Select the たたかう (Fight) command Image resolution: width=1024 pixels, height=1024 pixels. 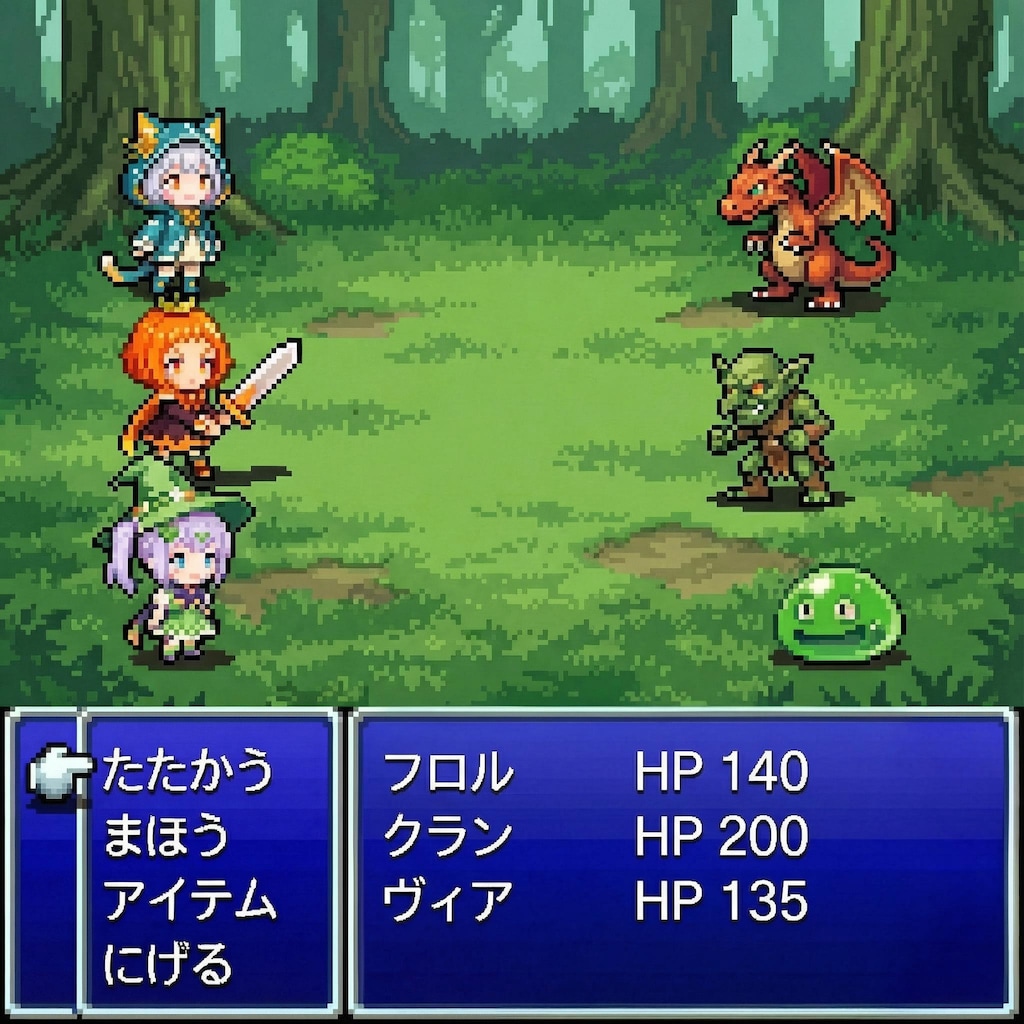(x=187, y=772)
